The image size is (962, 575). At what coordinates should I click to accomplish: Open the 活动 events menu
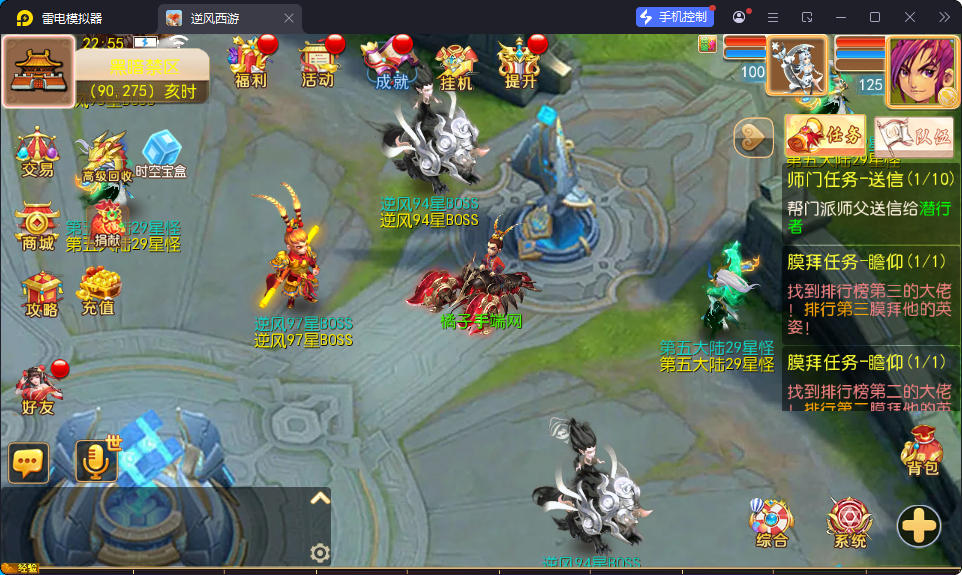318,63
